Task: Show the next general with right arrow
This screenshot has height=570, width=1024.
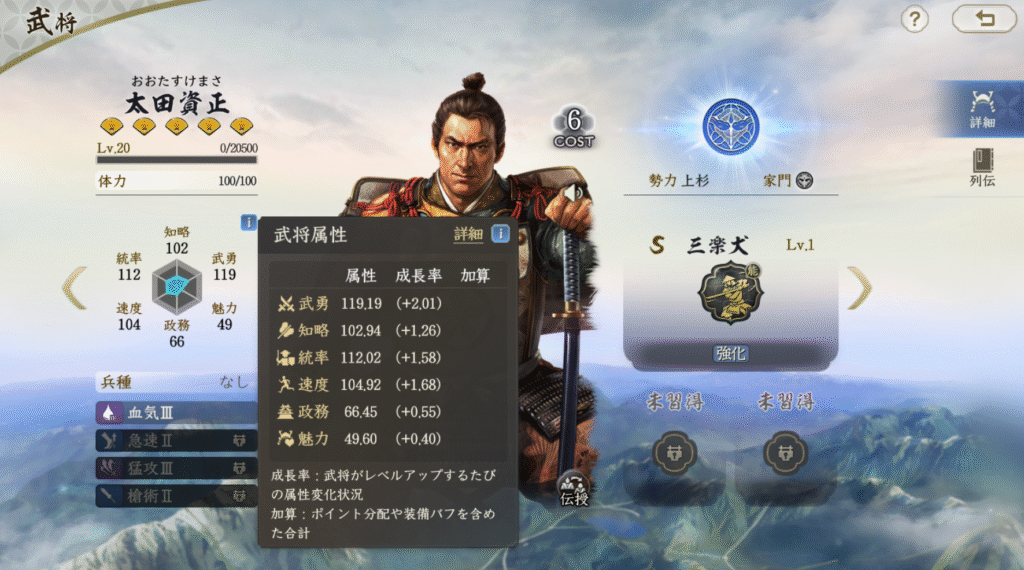Action: click(859, 288)
